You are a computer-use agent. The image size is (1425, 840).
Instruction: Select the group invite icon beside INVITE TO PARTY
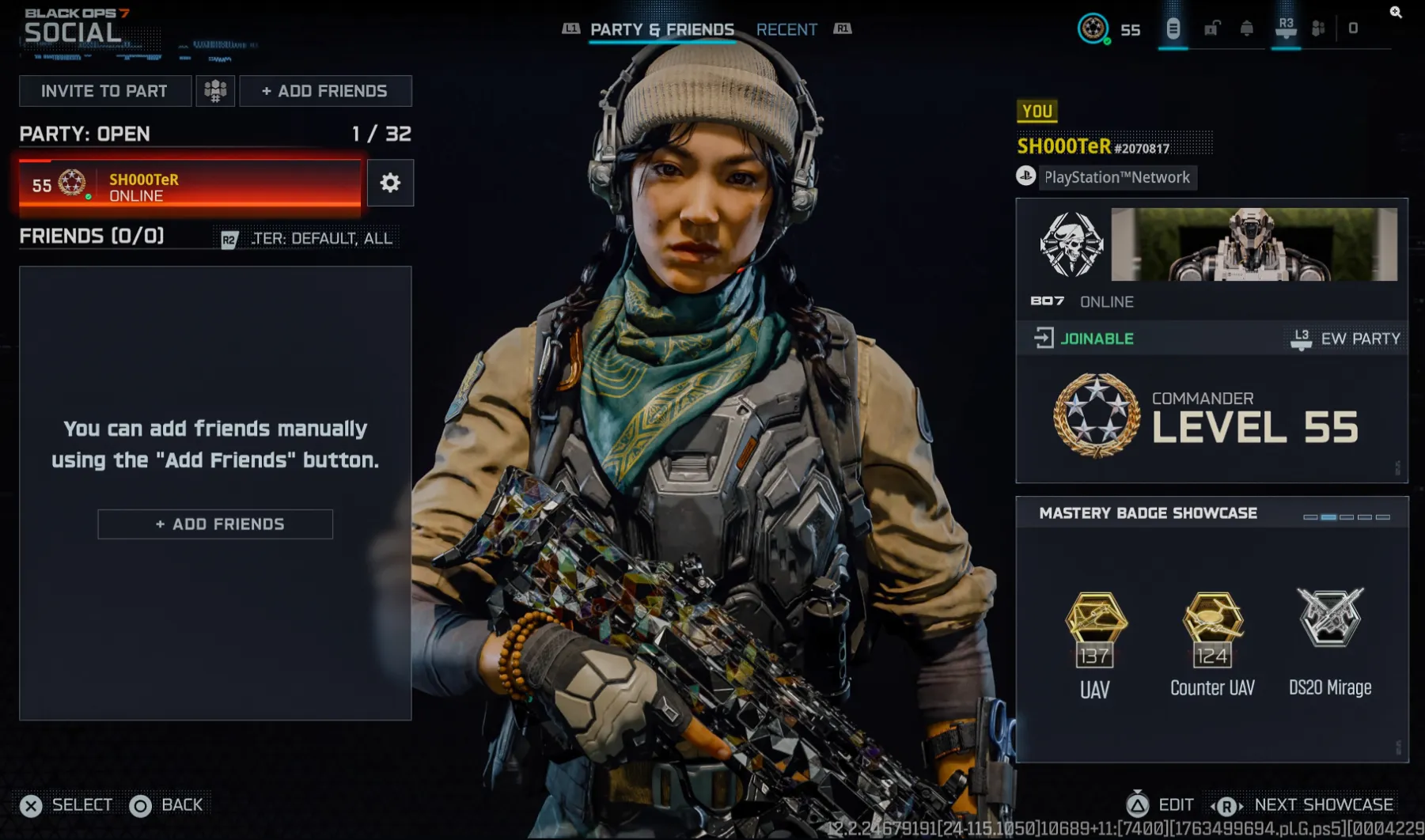coord(215,90)
